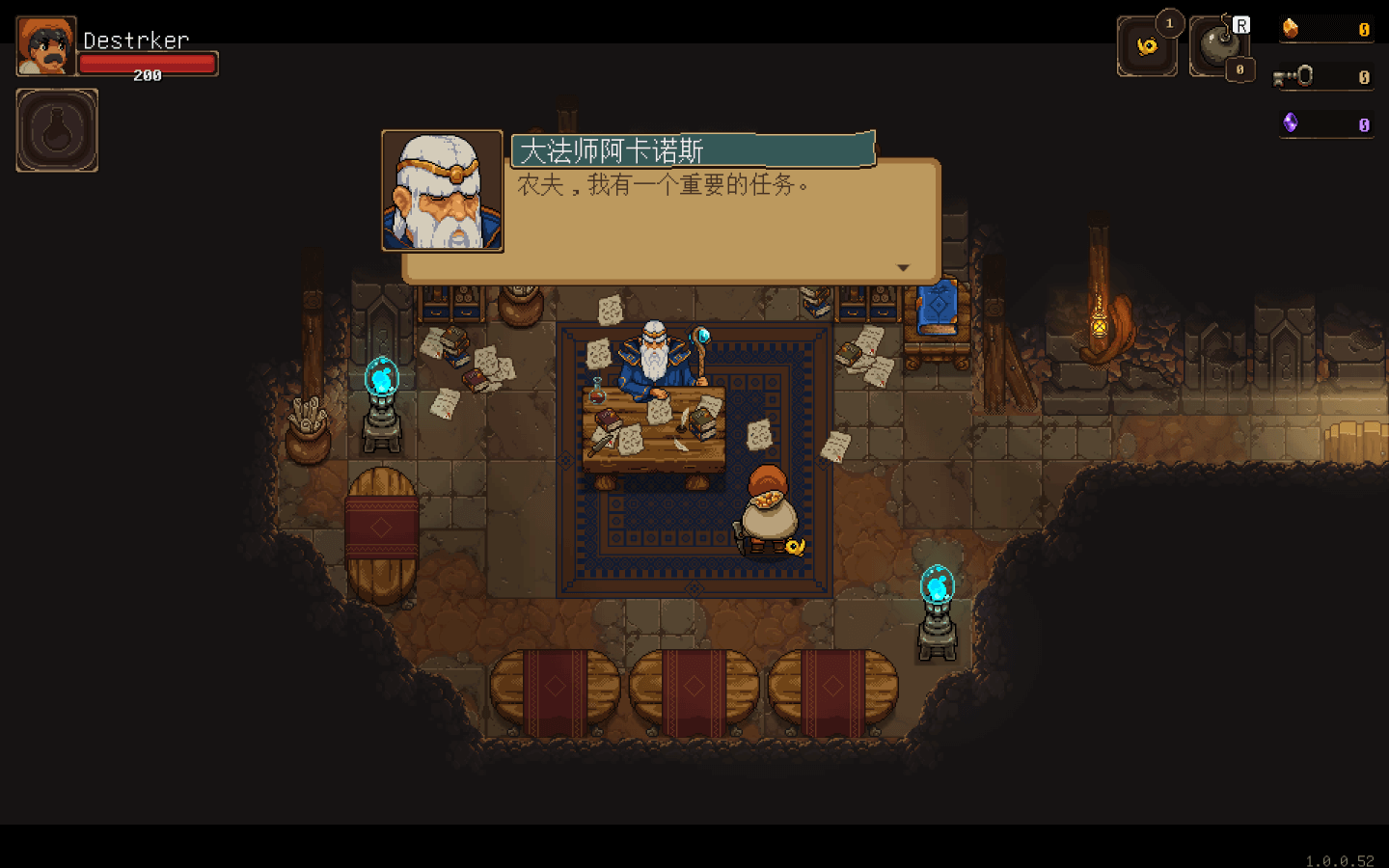Activate the golden horn item slot
The height and width of the screenshot is (868, 1389).
coord(1147,46)
